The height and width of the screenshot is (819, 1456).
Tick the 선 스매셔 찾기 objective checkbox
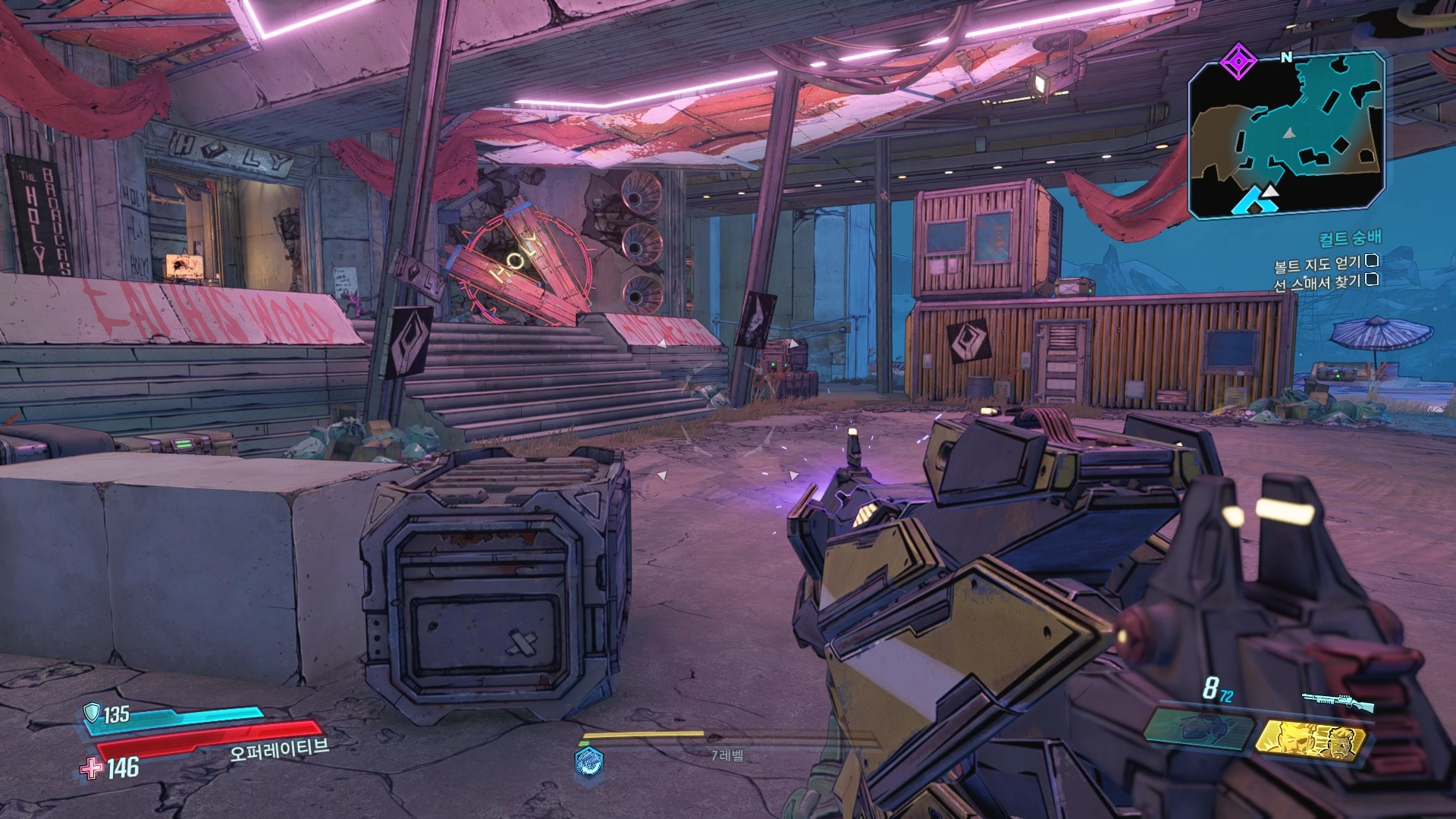tap(1371, 280)
